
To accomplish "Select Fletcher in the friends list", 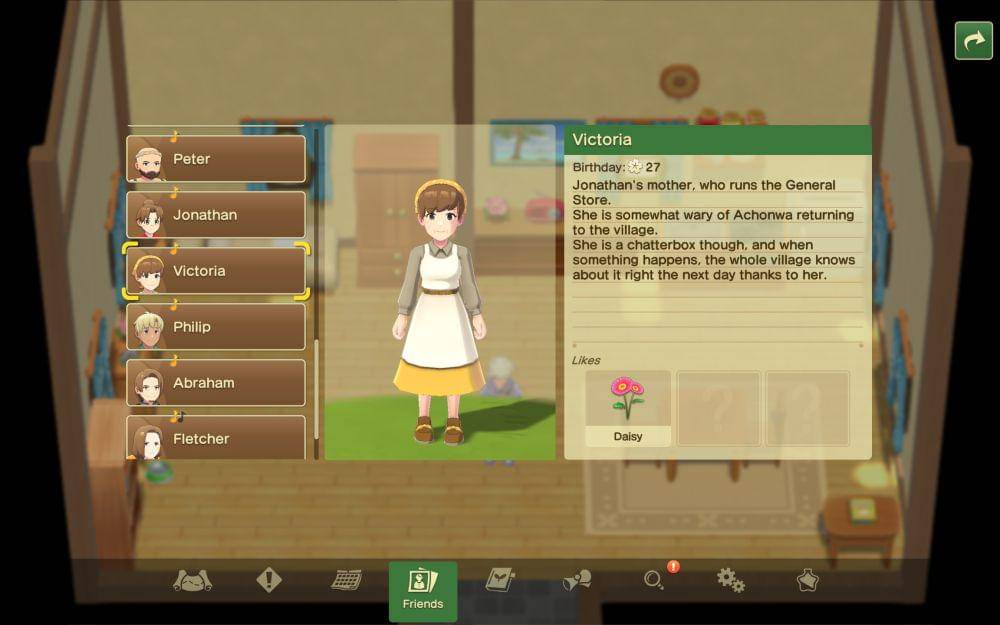I will [216, 438].
